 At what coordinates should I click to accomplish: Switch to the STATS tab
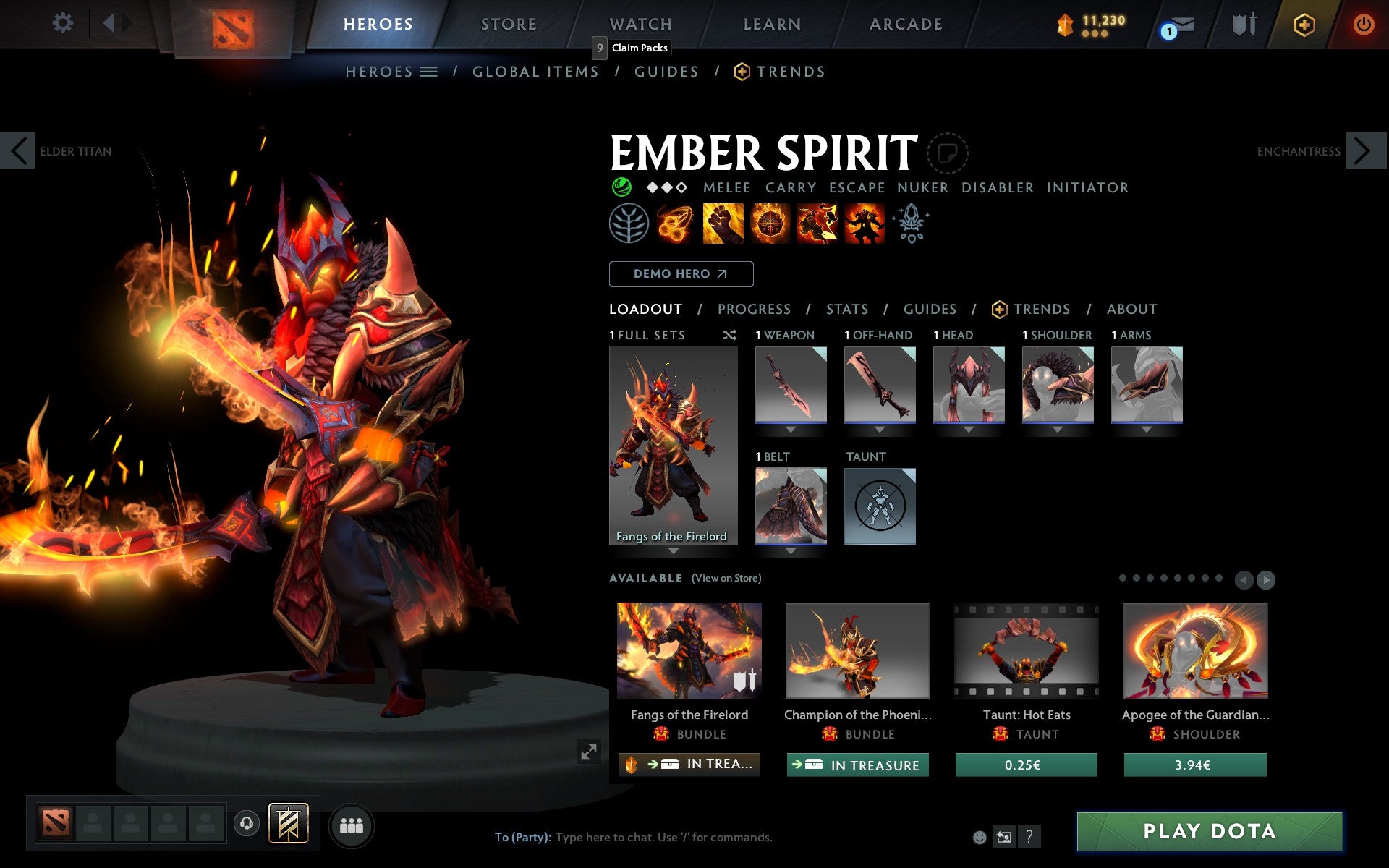click(x=846, y=309)
